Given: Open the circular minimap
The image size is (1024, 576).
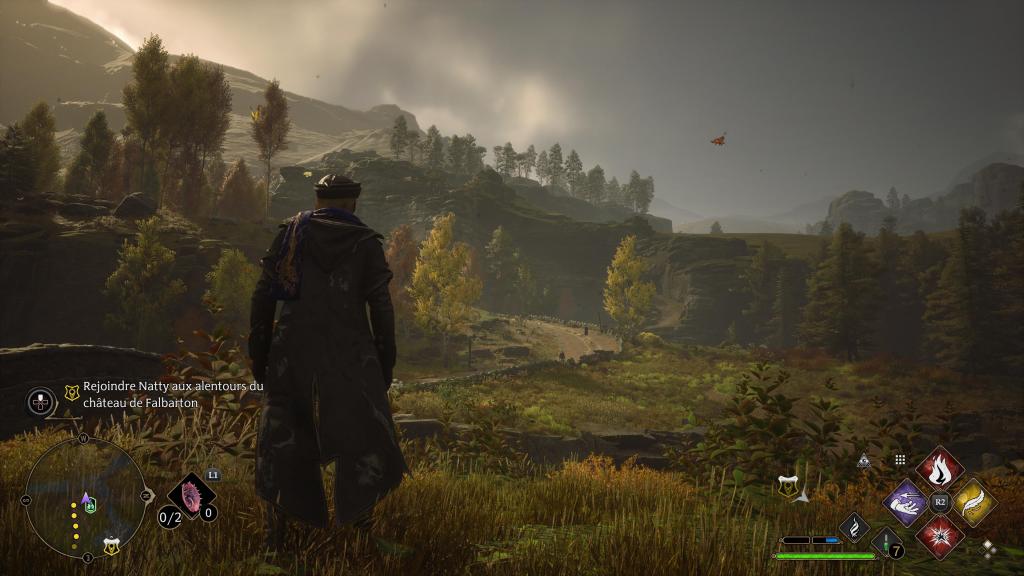Looking at the screenshot, I should (86, 496).
